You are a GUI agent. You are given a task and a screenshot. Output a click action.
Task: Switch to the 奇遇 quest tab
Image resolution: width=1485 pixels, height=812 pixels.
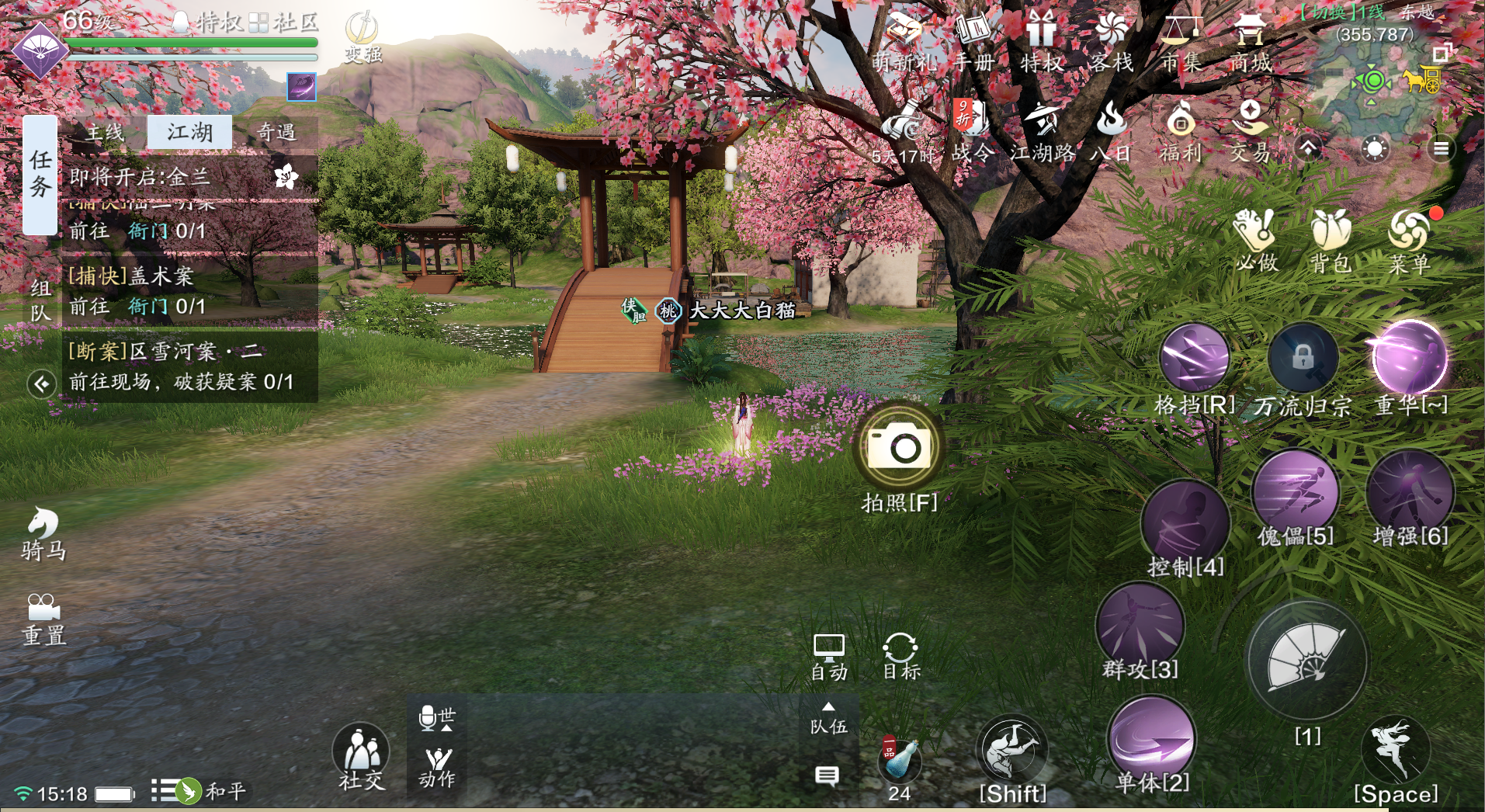click(x=276, y=133)
